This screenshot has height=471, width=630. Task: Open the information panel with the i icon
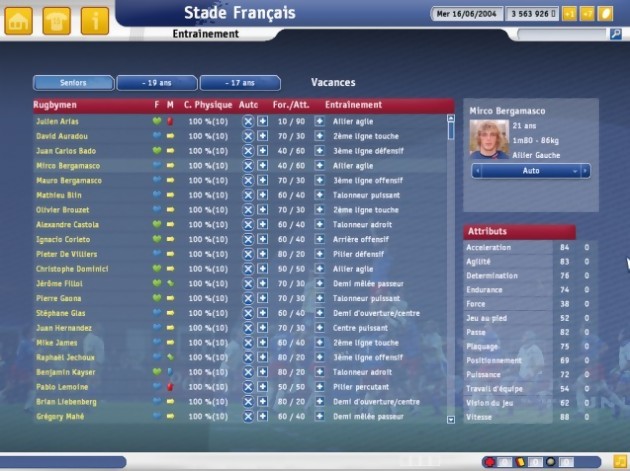(95, 18)
